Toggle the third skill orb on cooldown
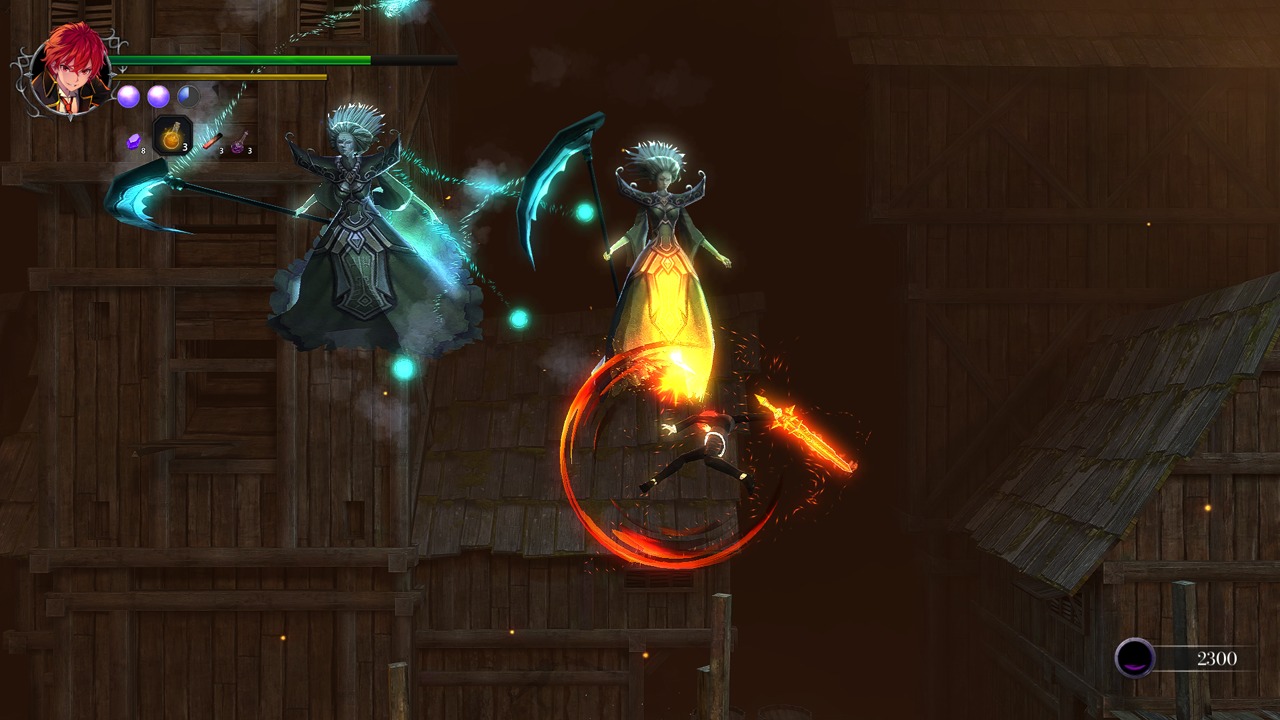Image resolution: width=1280 pixels, height=720 pixels. [x=187, y=96]
